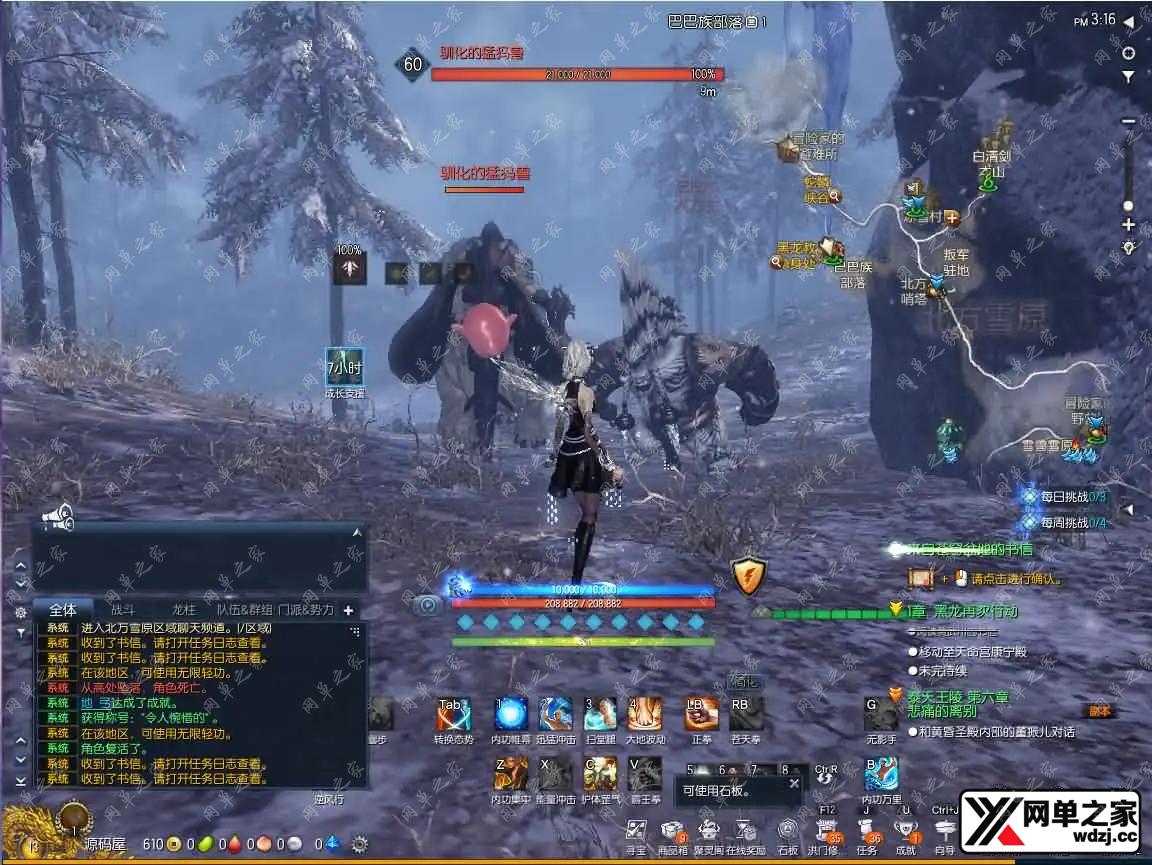Open the 商品箱 shop box
Viewport: 1152px width, 865px height.
[x=672, y=831]
